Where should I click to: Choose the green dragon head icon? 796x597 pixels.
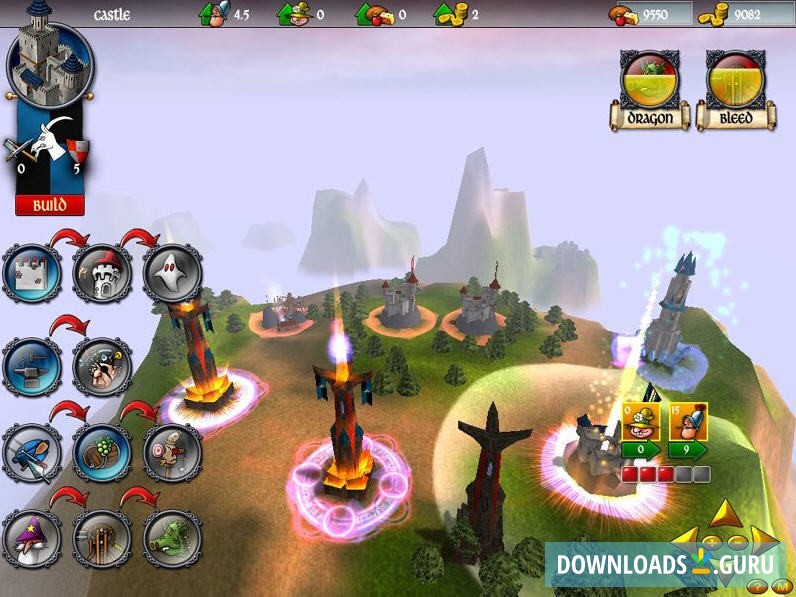(172, 538)
